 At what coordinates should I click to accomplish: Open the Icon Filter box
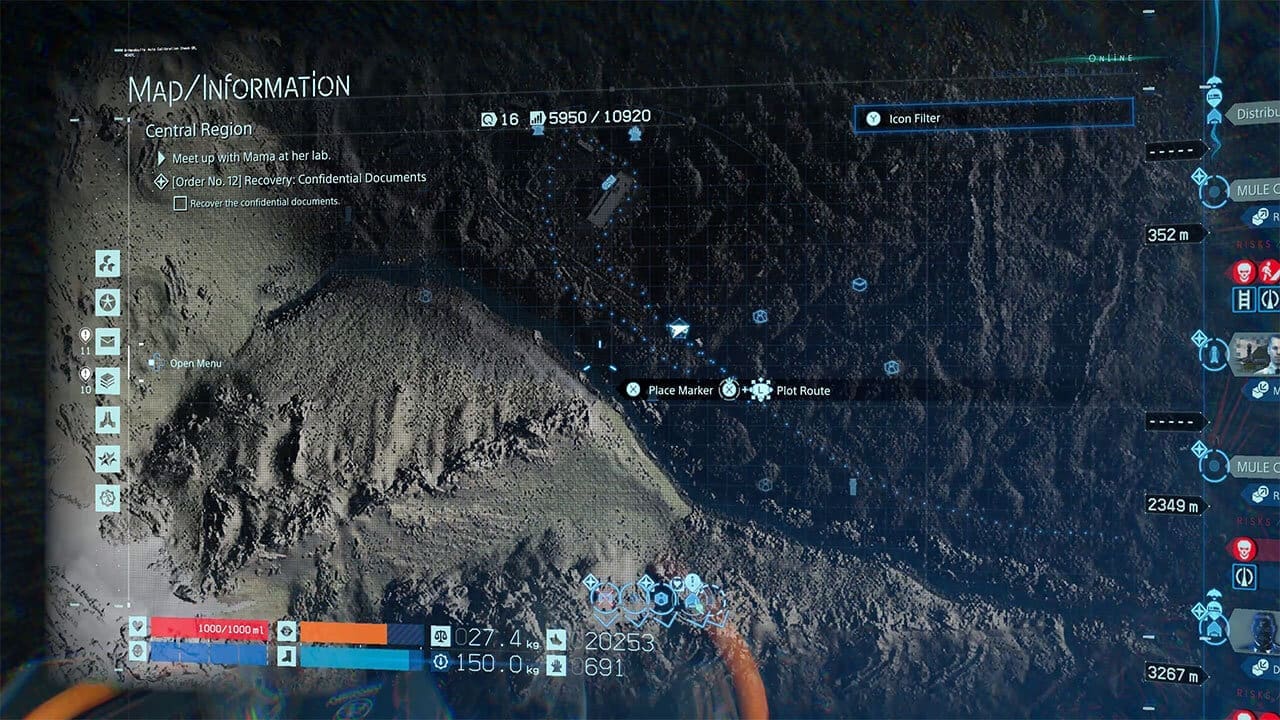point(994,118)
